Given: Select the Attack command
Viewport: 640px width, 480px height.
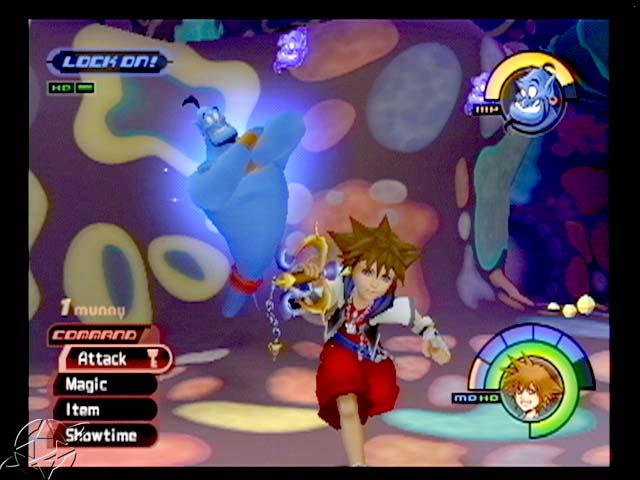Looking at the screenshot, I should tap(112, 358).
